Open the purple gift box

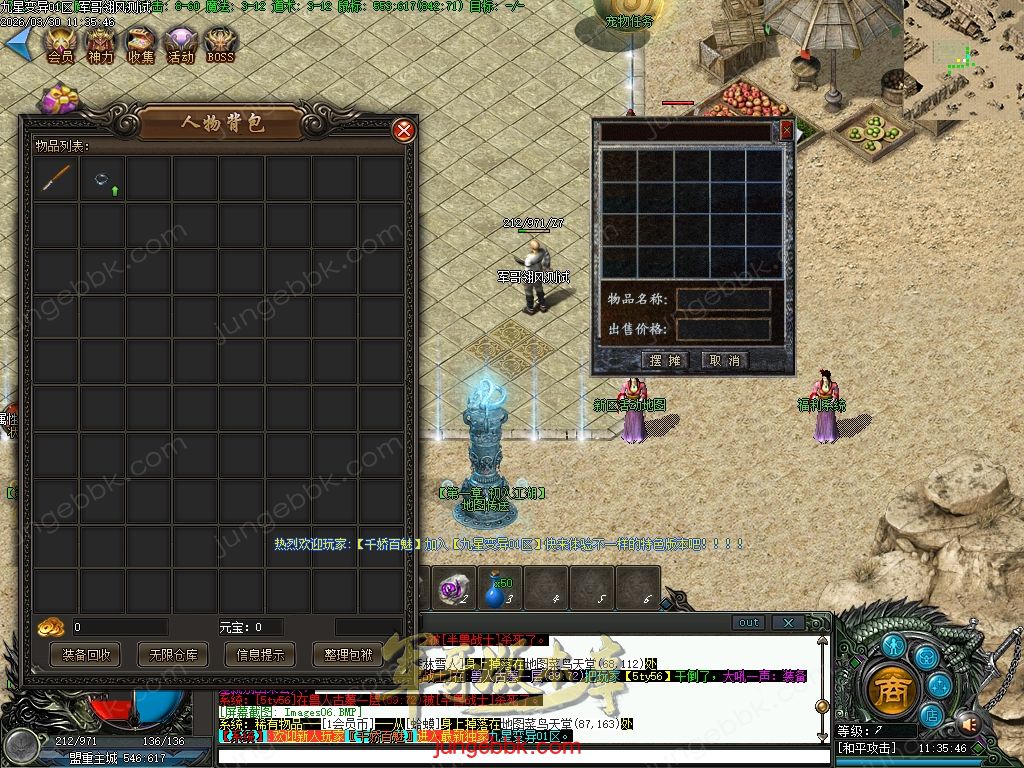click(x=60, y=99)
